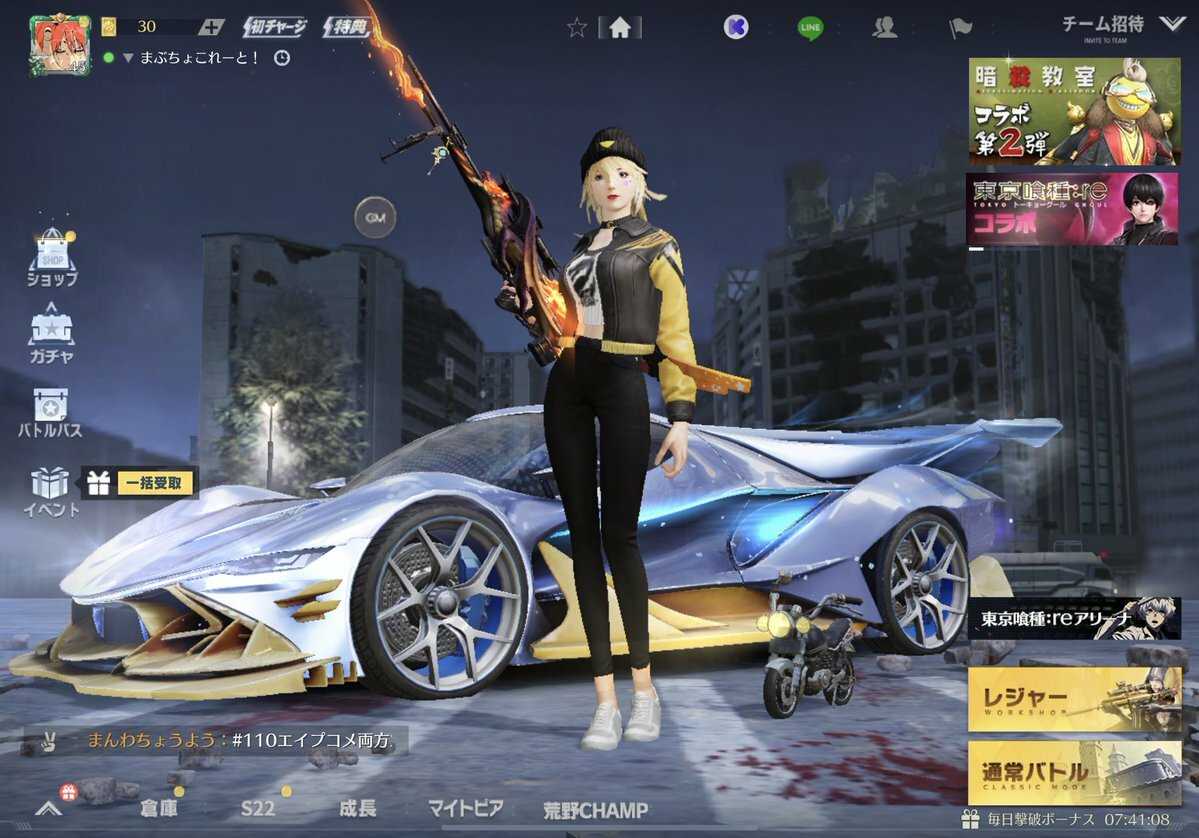Image resolution: width=1199 pixels, height=838 pixels.
Task: Open the 初チャージ first-charge offer
Action: click(x=275, y=28)
